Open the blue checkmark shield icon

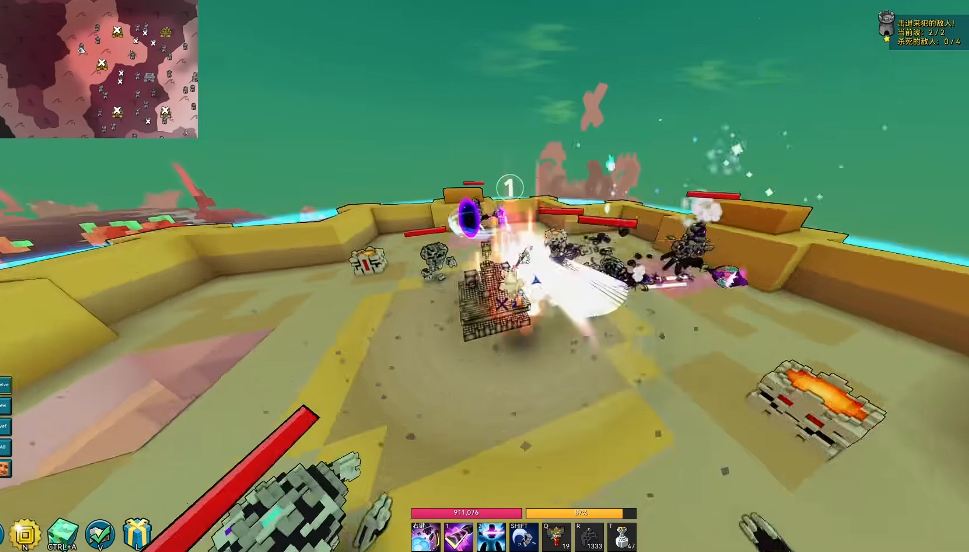100,535
